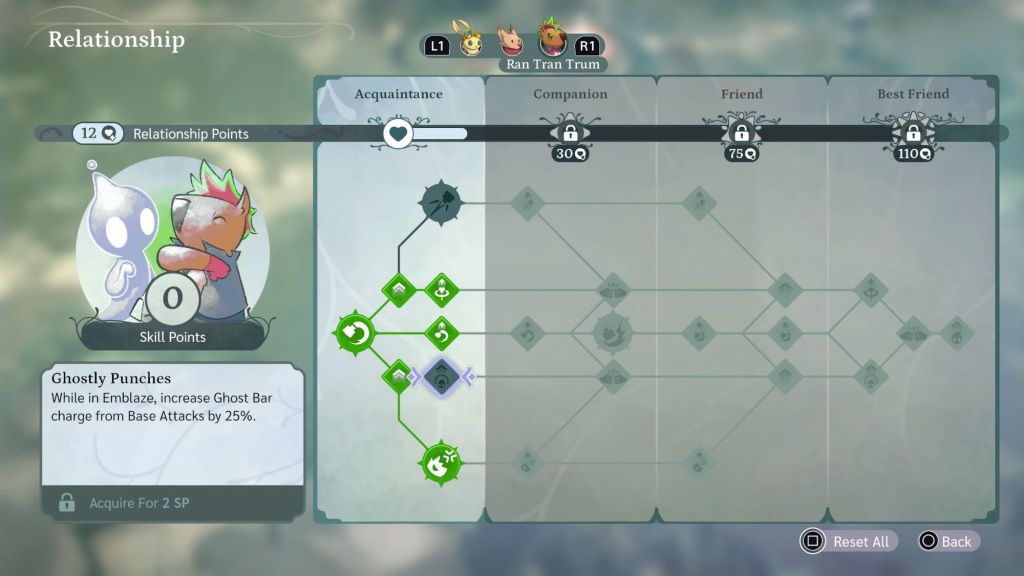Screen dimensions: 1024x576
Task: Click the large spiked Companion-tier skill node
Action: tap(612, 333)
